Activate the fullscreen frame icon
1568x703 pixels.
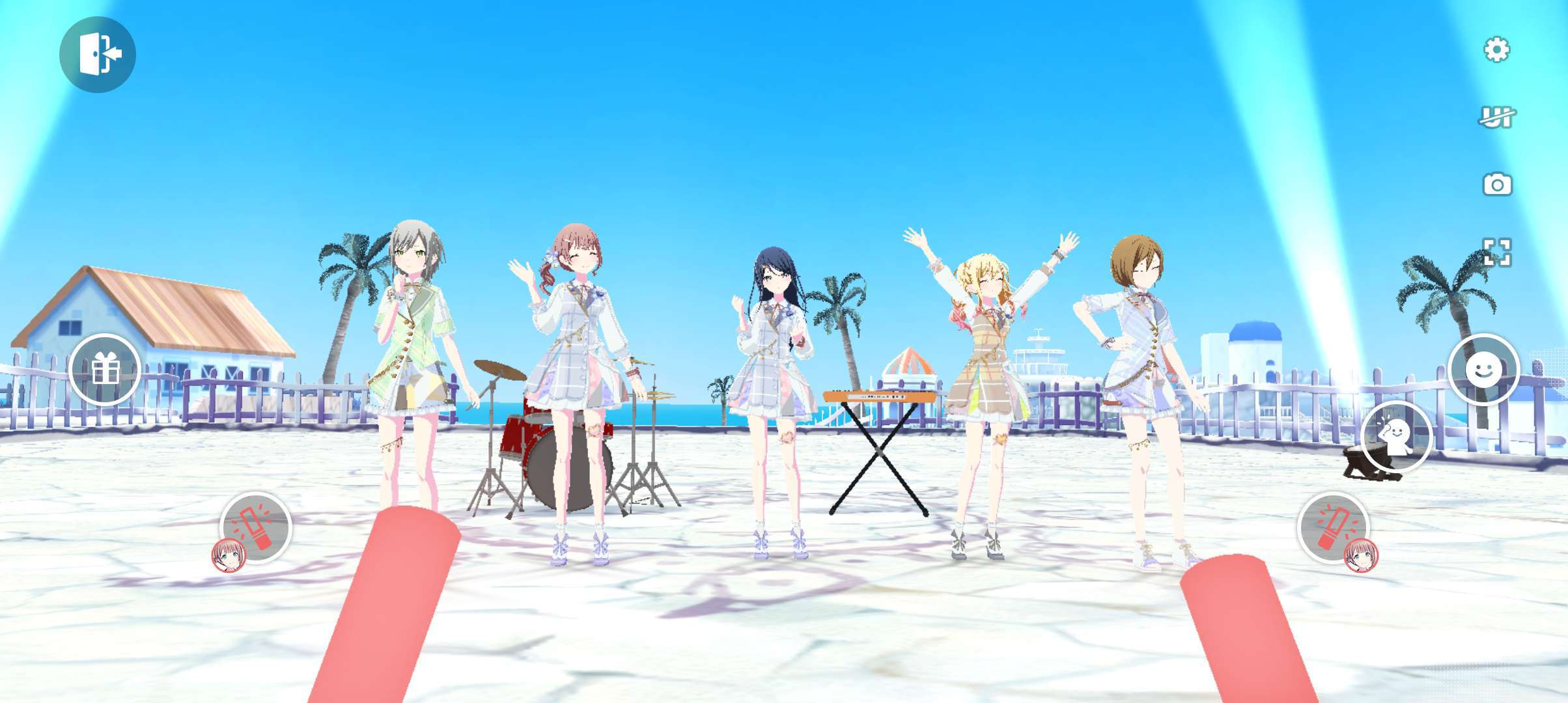[1496, 253]
